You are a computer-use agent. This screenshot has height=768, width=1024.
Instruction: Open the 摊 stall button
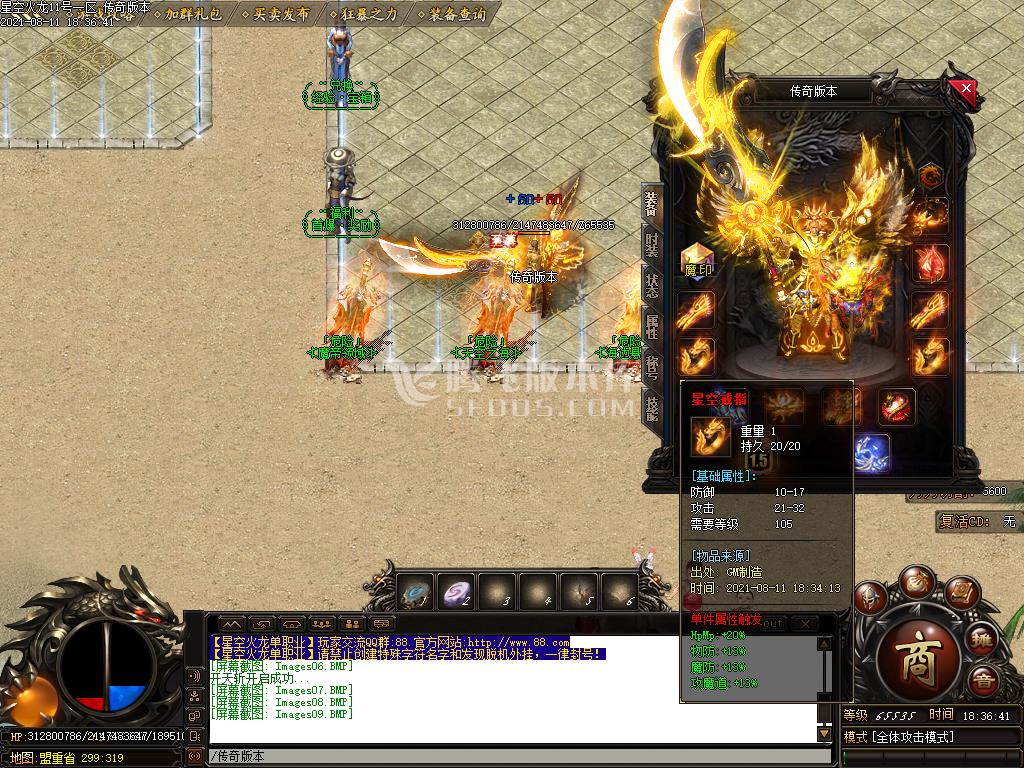pos(982,639)
